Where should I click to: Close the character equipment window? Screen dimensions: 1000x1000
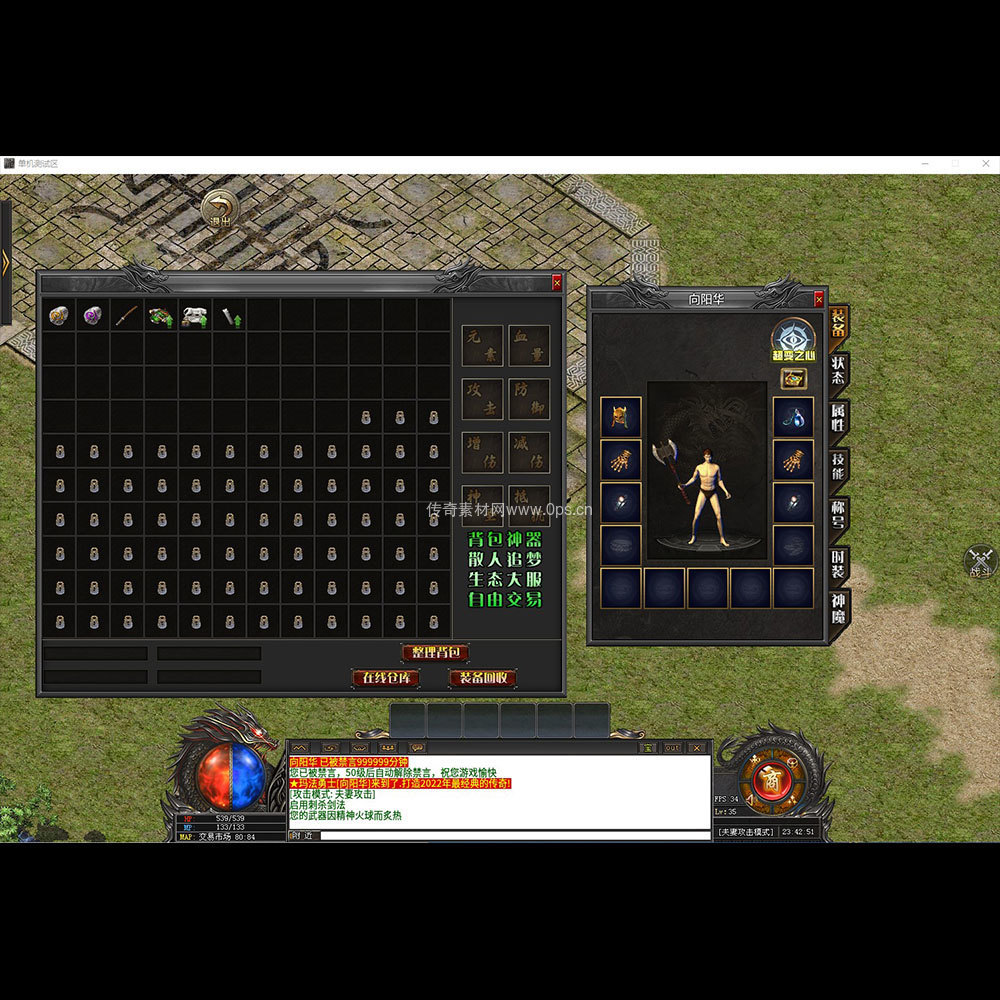(x=819, y=299)
